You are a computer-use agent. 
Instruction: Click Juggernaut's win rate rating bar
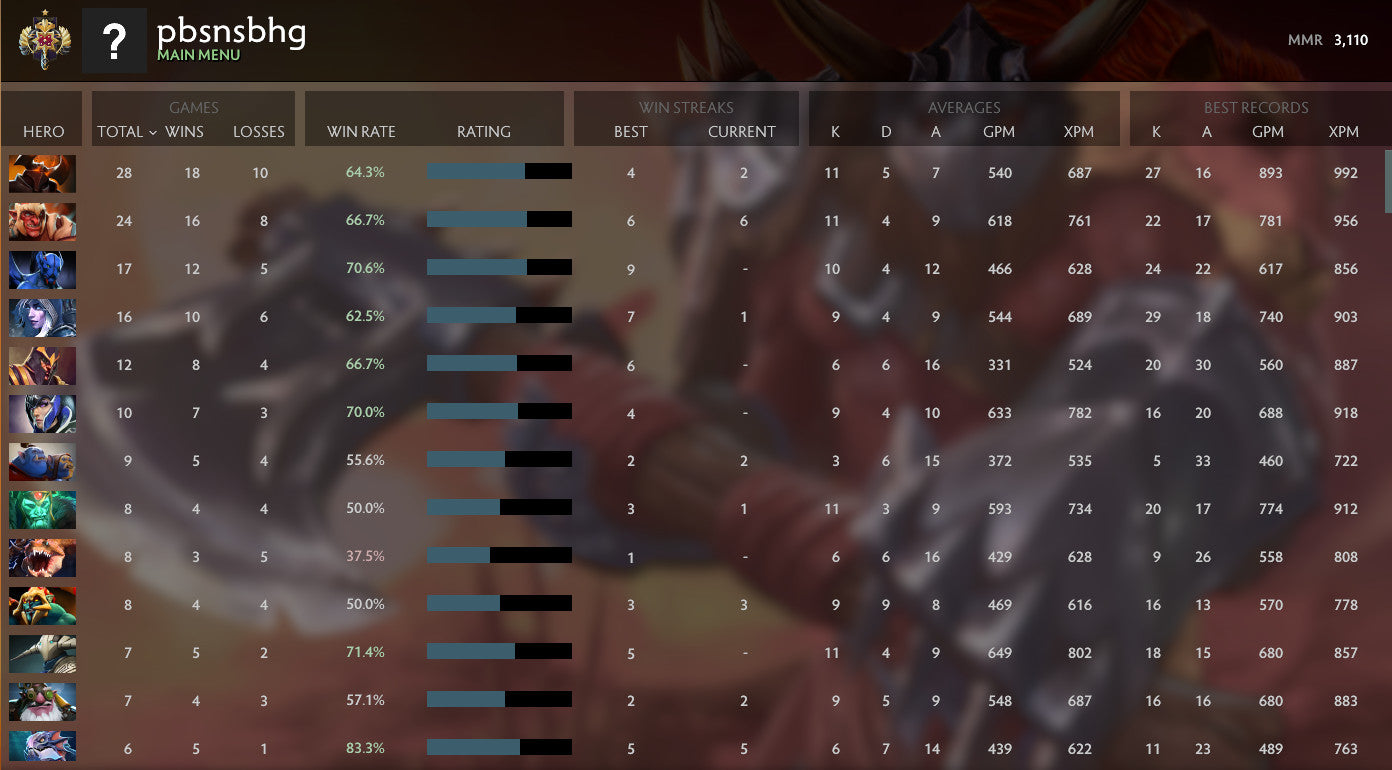pyautogui.click(x=499, y=171)
